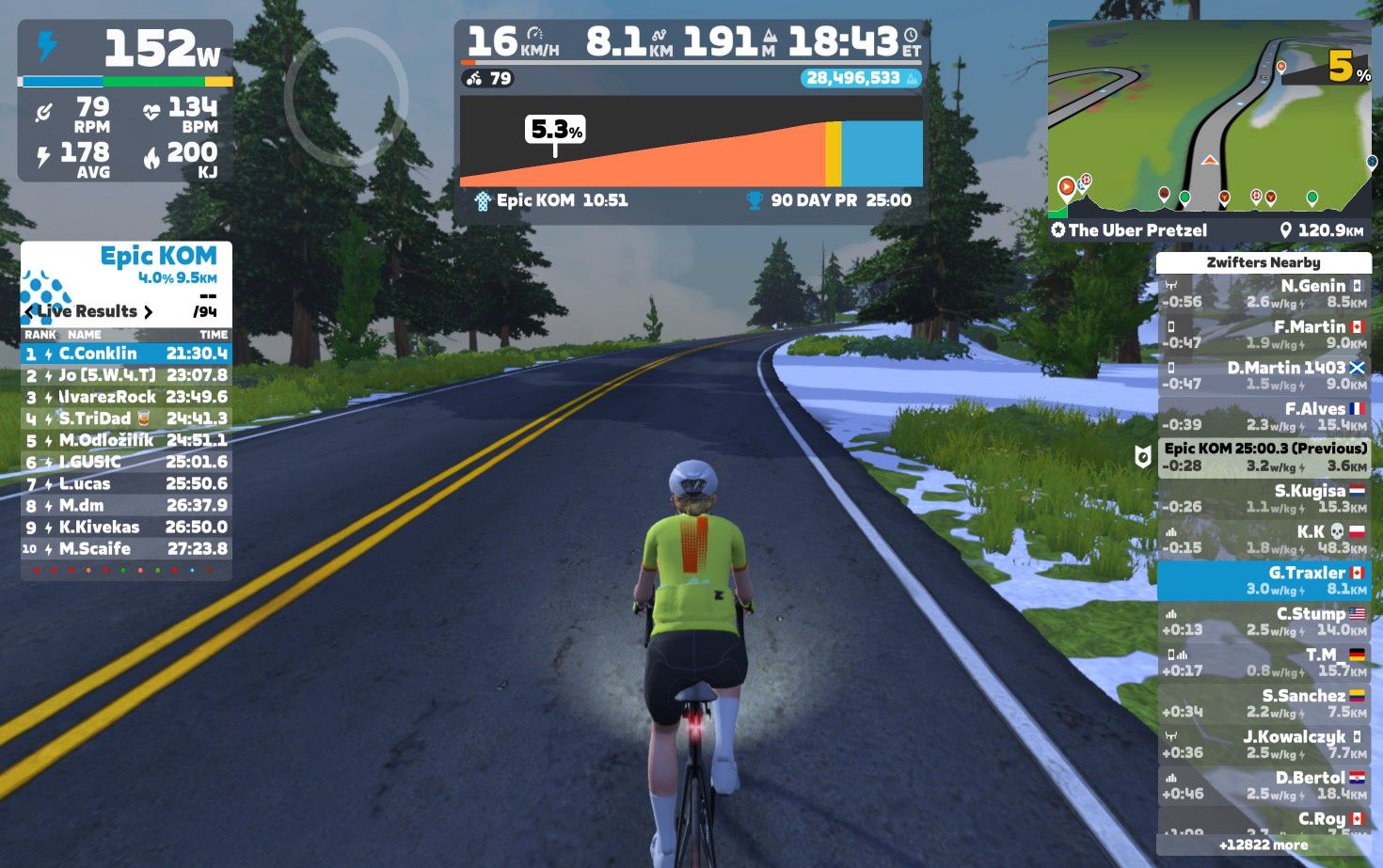Select rider T.M in Zwifters Nearby
The width and height of the screenshot is (1383, 868).
tap(1264, 662)
